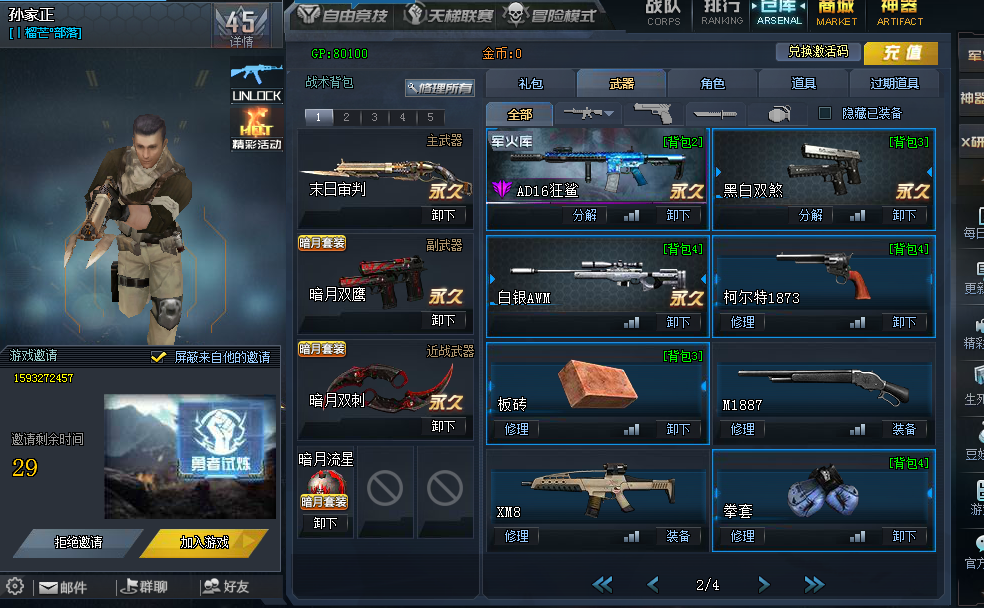Image resolution: width=984 pixels, height=608 pixels.
Task: Show the 过期道具 expired items tab
Action: coord(893,84)
